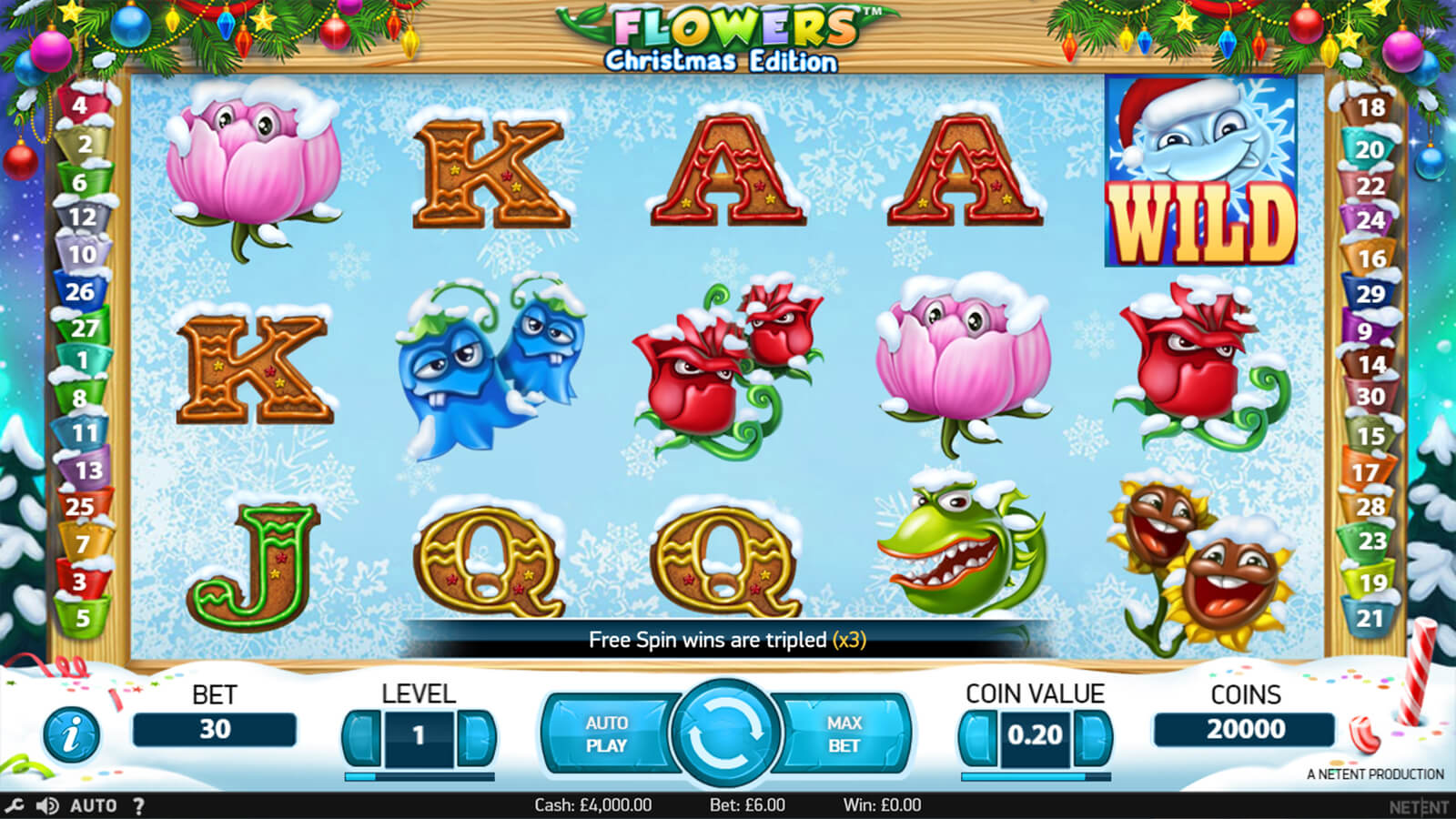Open the paytable info button
Viewport: 1456px width, 819px height.
[x=71, y=734]
